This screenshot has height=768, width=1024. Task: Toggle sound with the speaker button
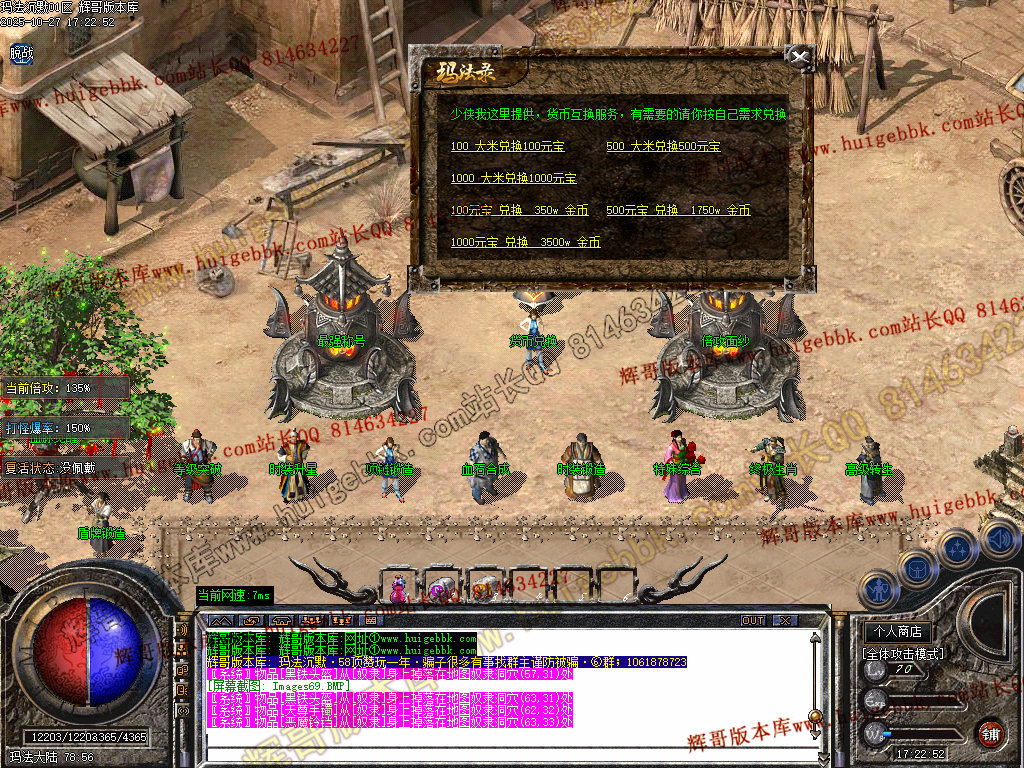(x=998, y=541)
